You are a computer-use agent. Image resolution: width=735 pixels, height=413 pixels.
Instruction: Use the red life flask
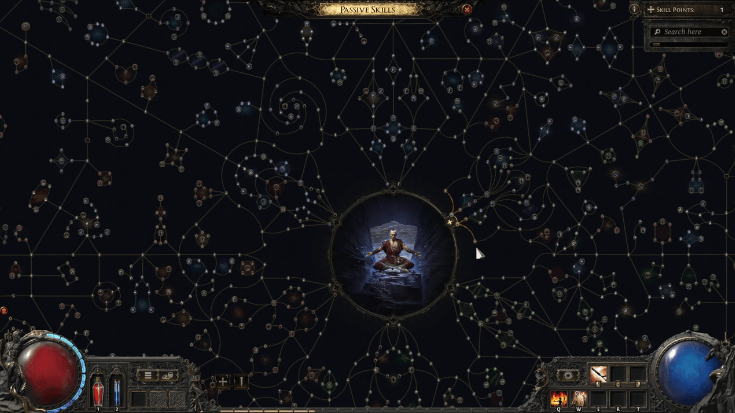tap(98, 390)
